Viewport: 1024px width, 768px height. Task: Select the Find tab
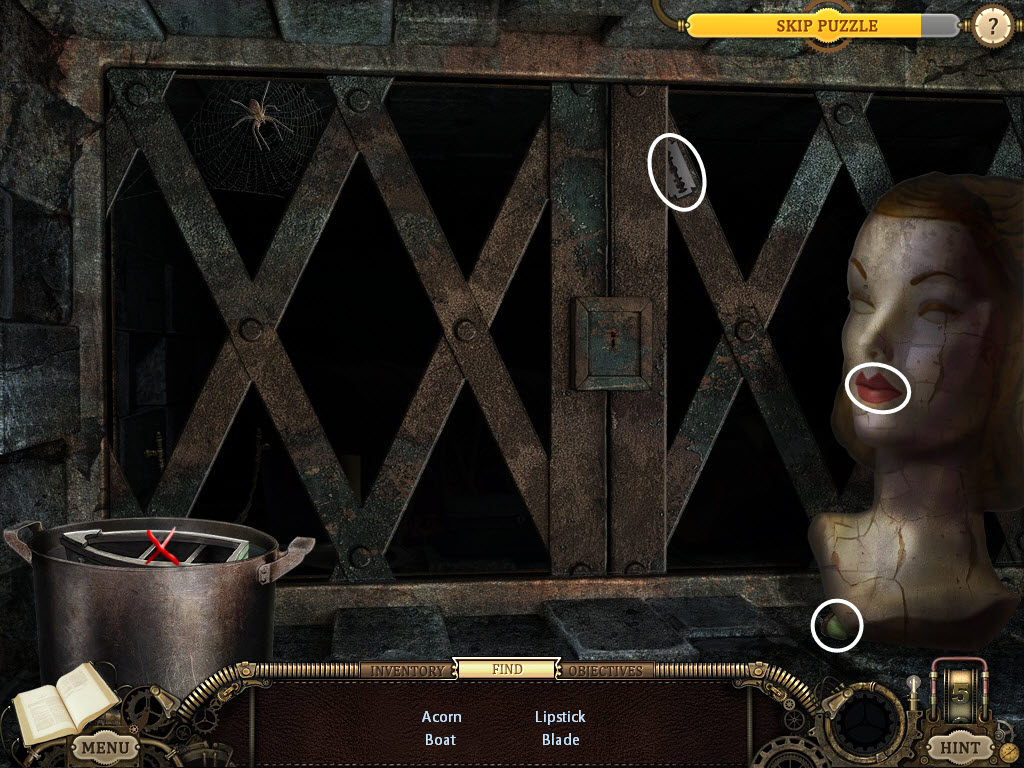click(x=507, y=669)
